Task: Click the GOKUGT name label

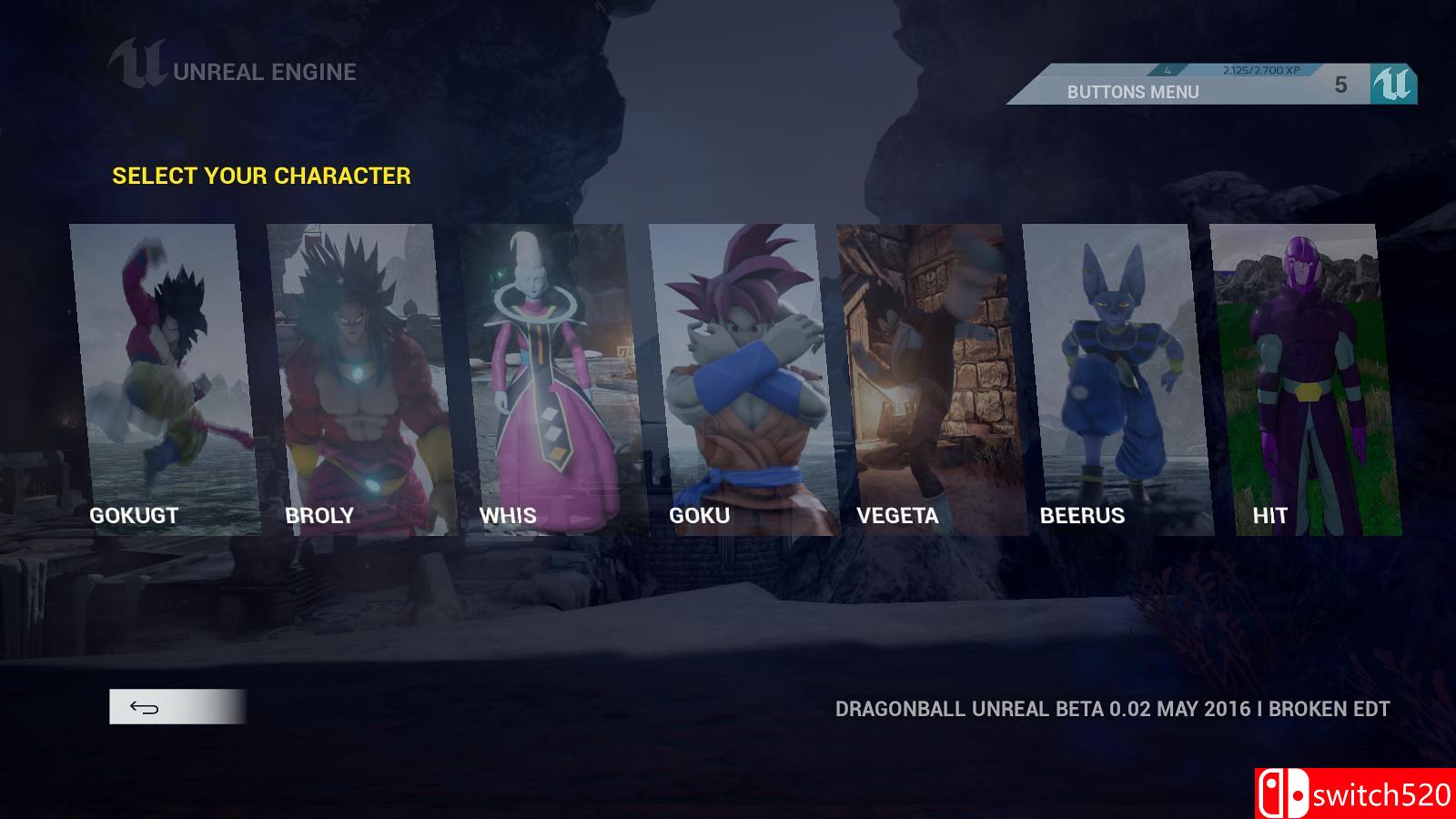Action: tap(134, 514)
